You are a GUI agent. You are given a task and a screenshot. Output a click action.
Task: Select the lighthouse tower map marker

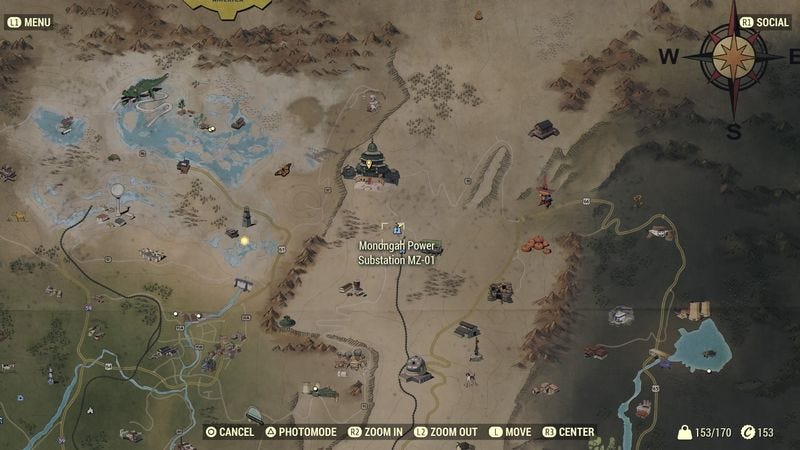247,216
